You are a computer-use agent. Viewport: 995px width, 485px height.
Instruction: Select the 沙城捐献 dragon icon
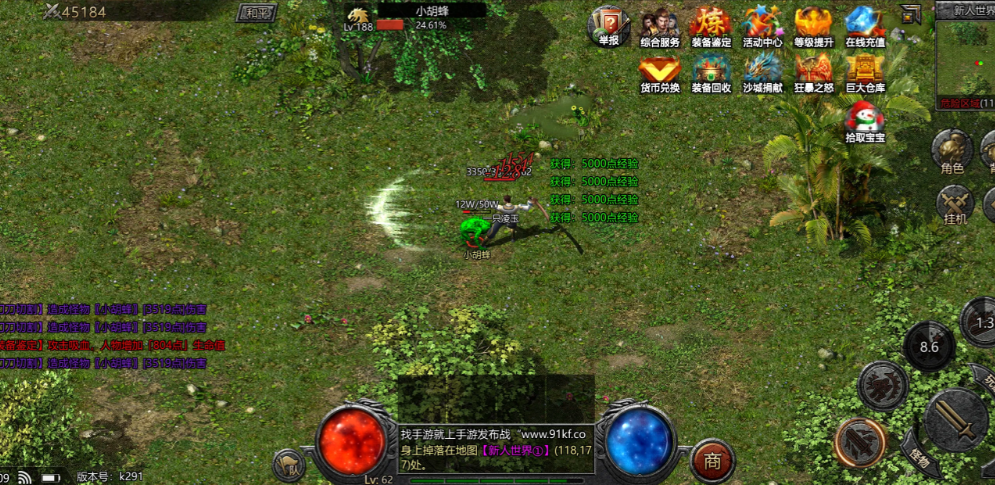point(762,70)
